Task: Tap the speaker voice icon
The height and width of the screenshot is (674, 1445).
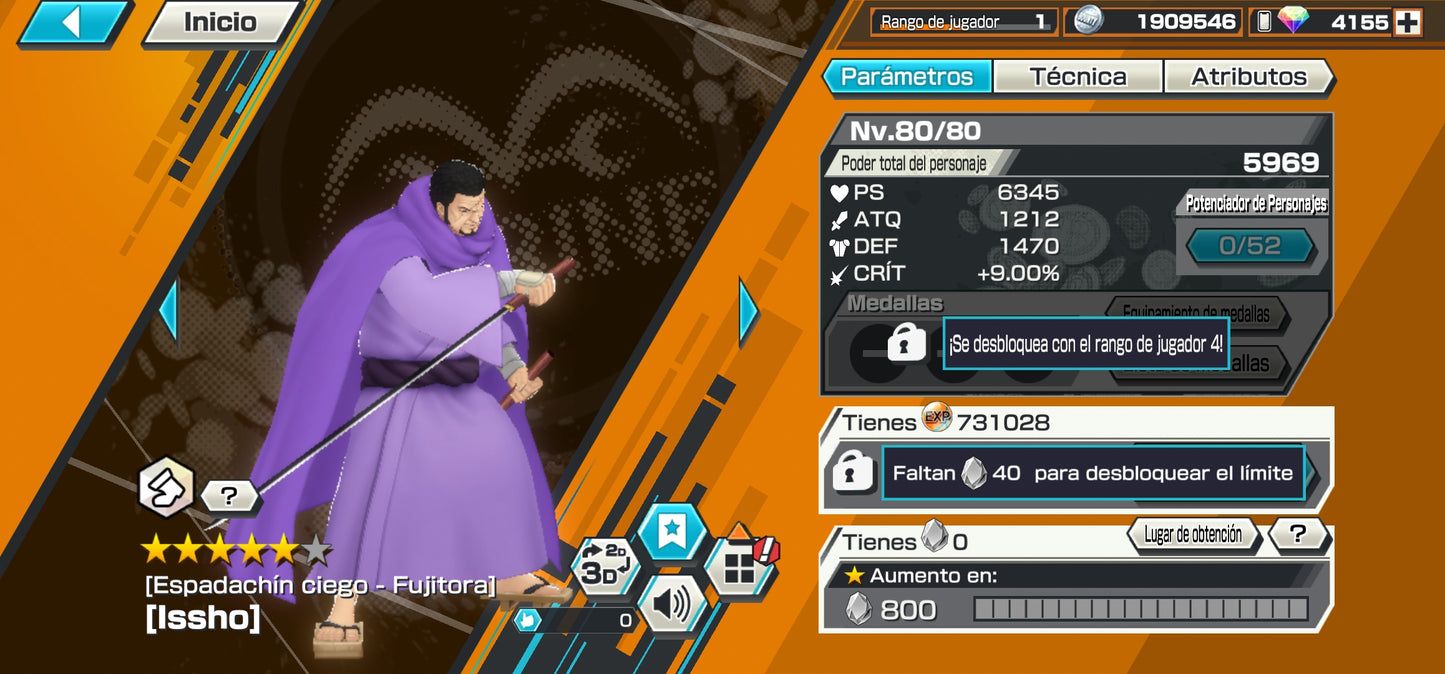Action: click(671, 603)
